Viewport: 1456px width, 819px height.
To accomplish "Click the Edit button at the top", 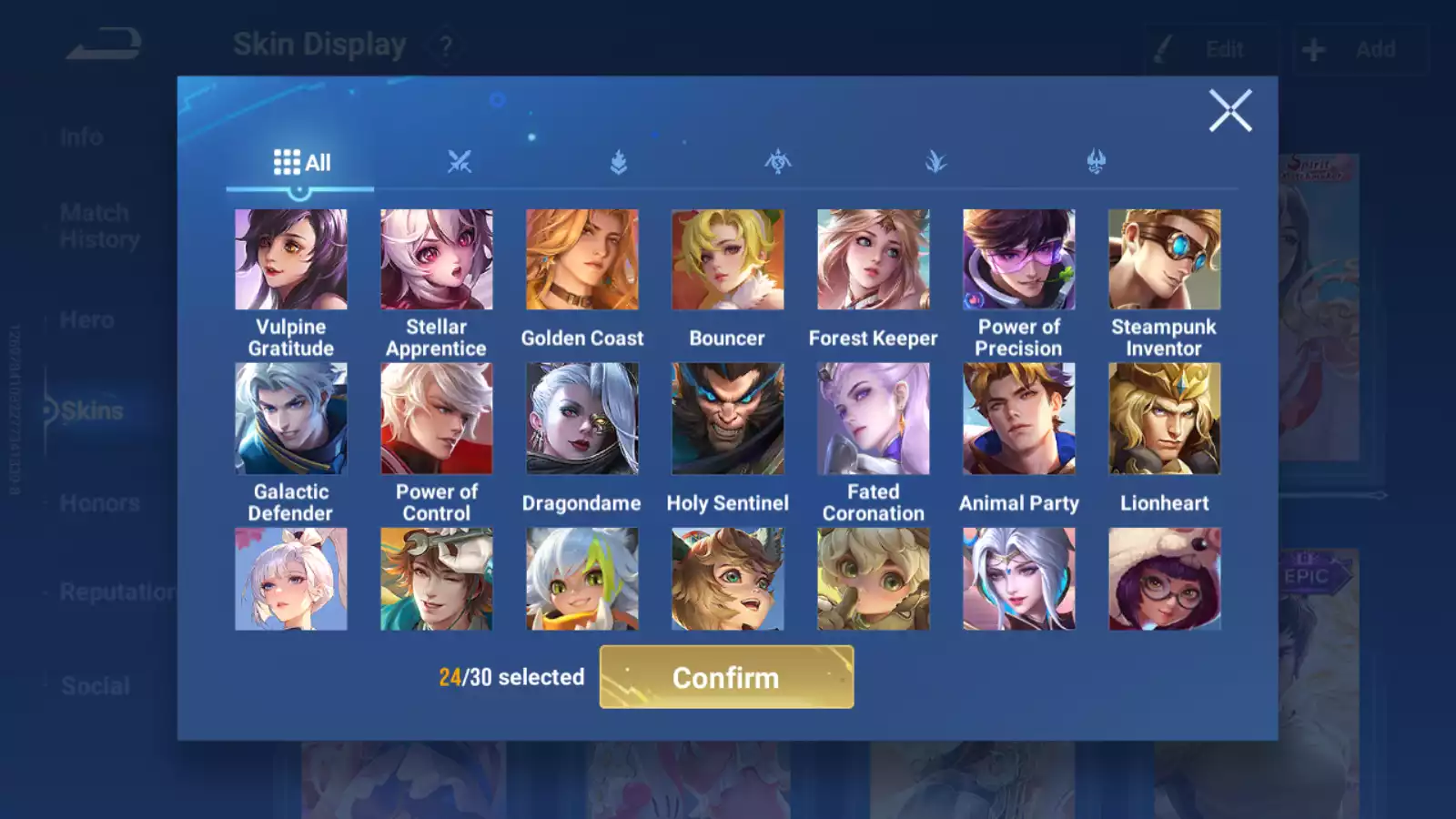I will tap(1210, 49).
